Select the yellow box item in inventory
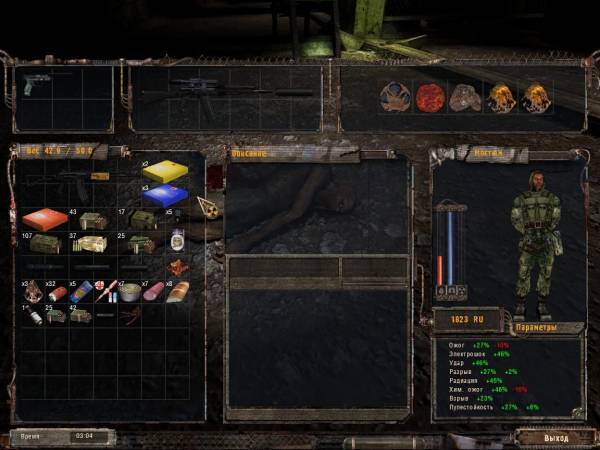 pos(165,172)
